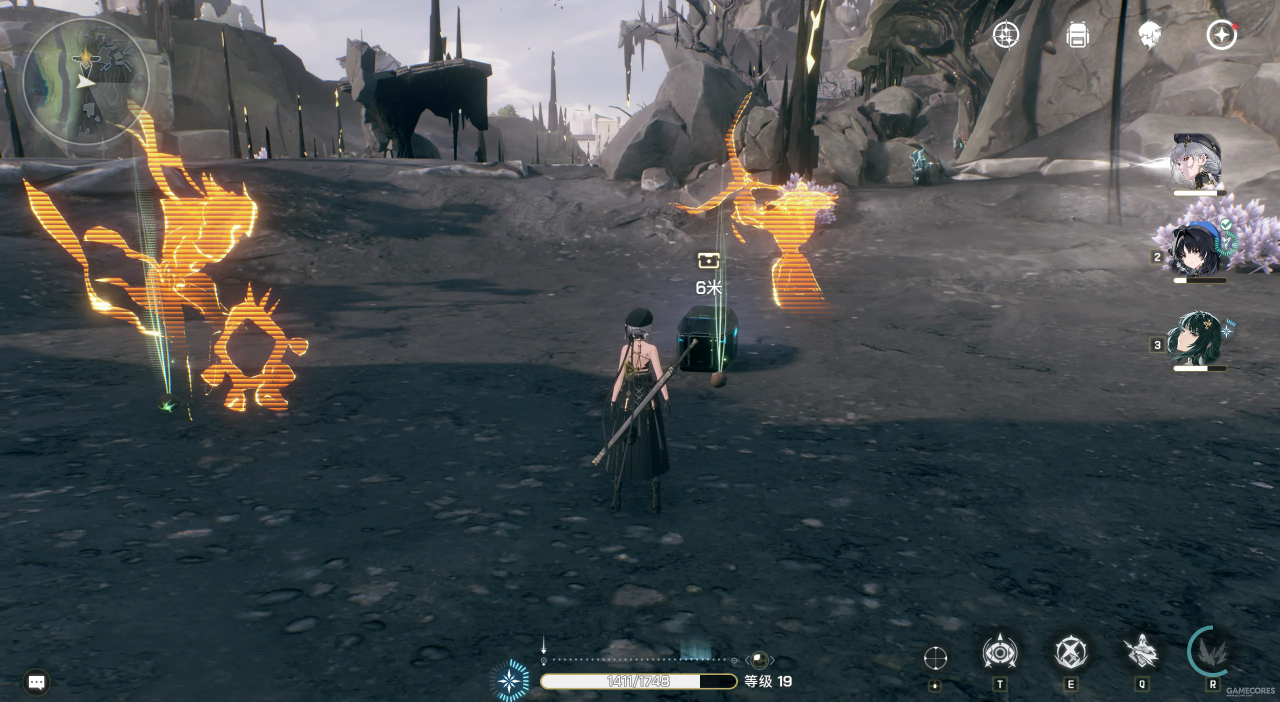Open the compass star menu icon
Viewport: 1280px width, 702px height.
click(x=1221, y=35)
